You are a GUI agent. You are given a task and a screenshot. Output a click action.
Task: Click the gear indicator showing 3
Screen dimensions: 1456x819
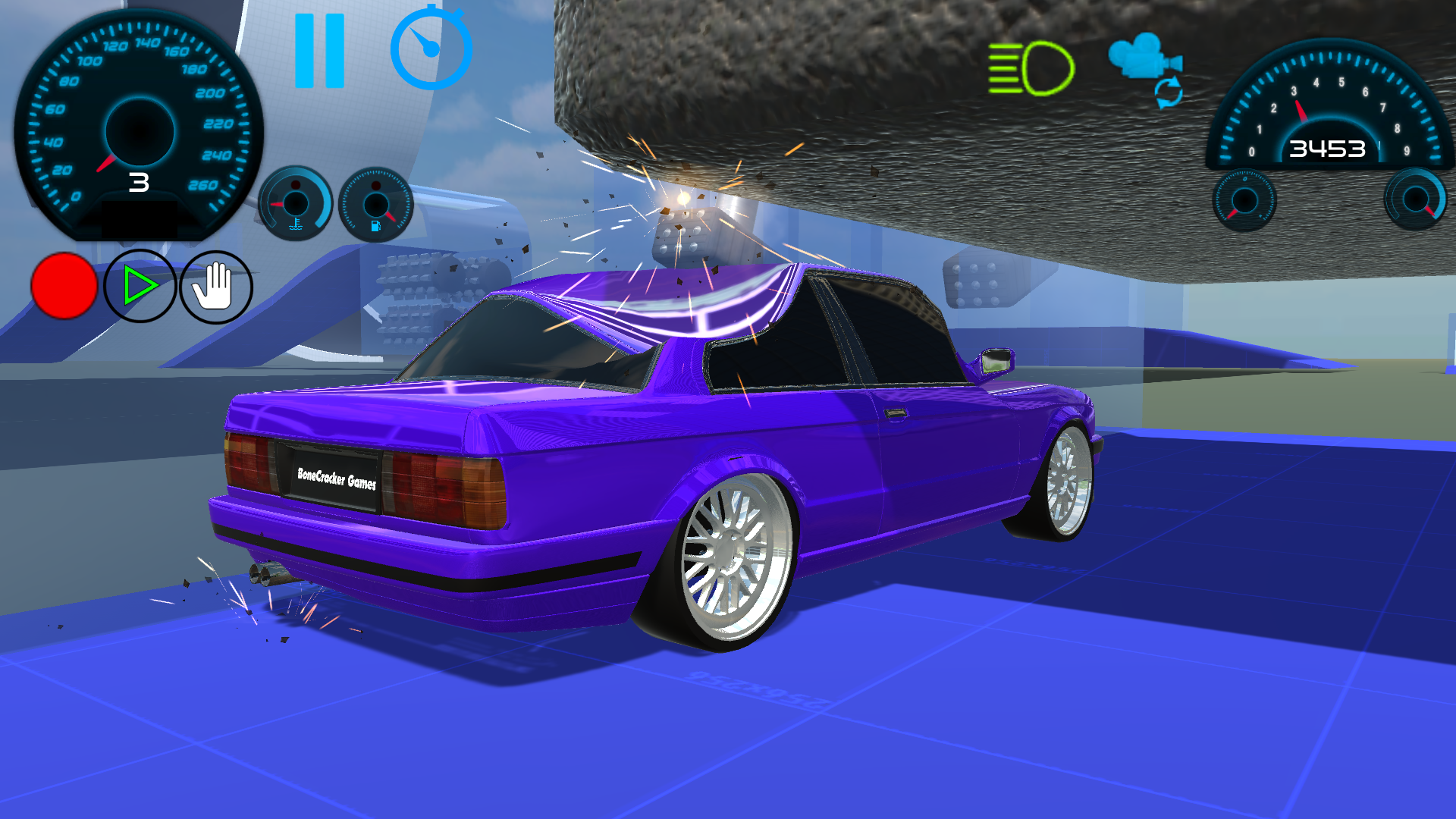139,182
